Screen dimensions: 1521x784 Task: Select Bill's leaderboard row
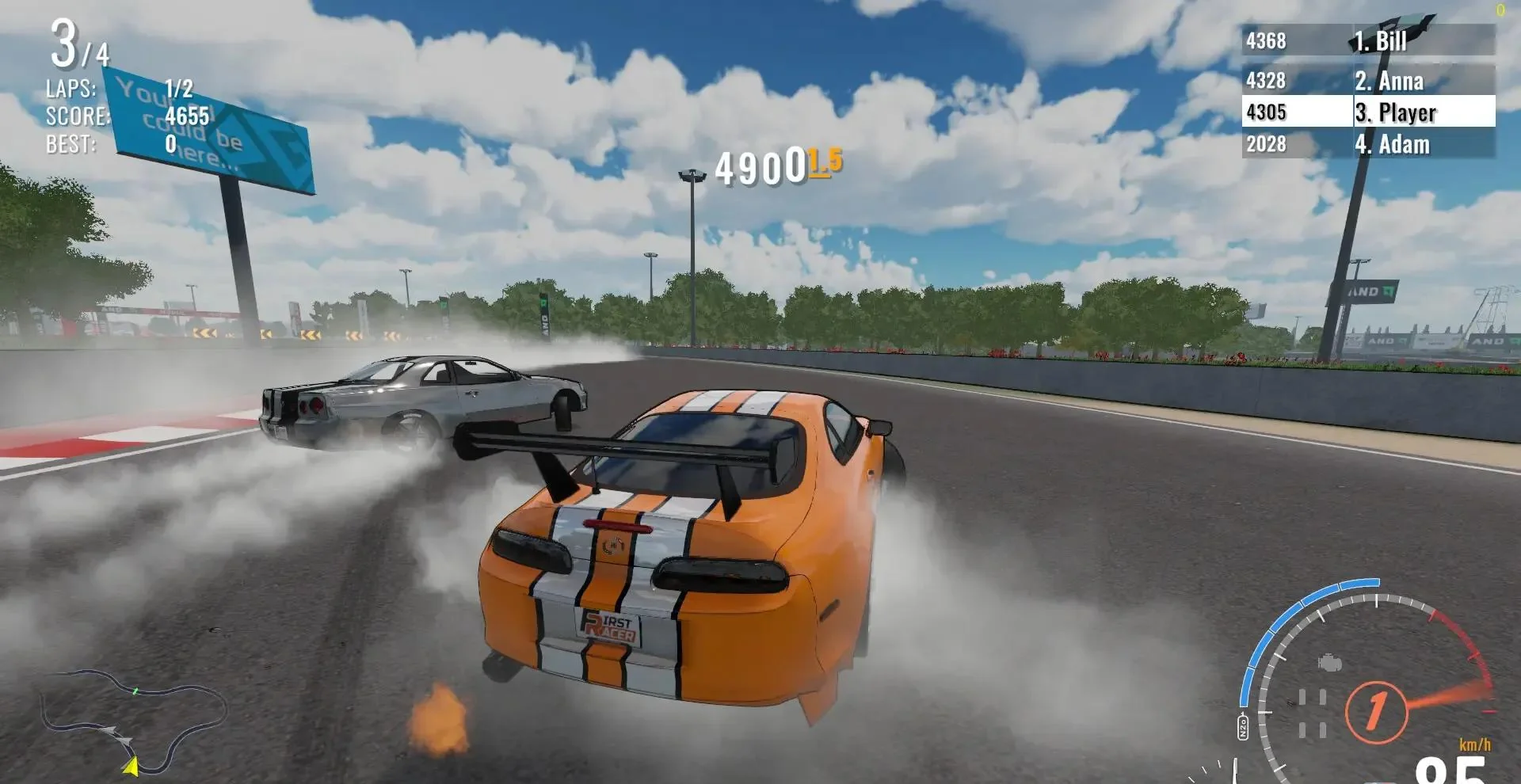pyautogui.click(x=1368, y=40)
